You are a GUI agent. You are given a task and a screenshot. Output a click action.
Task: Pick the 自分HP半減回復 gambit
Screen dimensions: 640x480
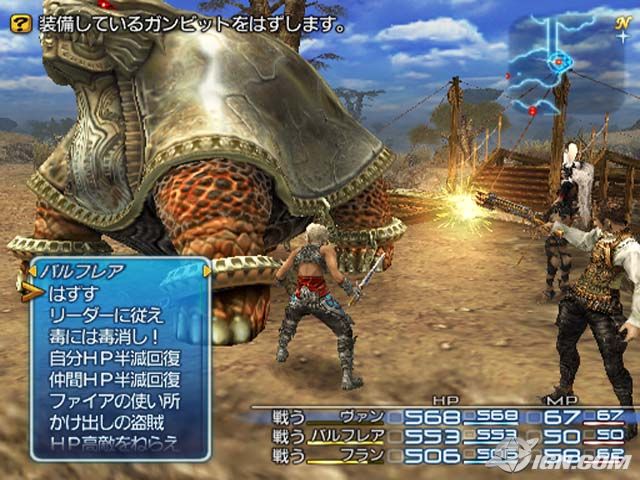point(114,357)
